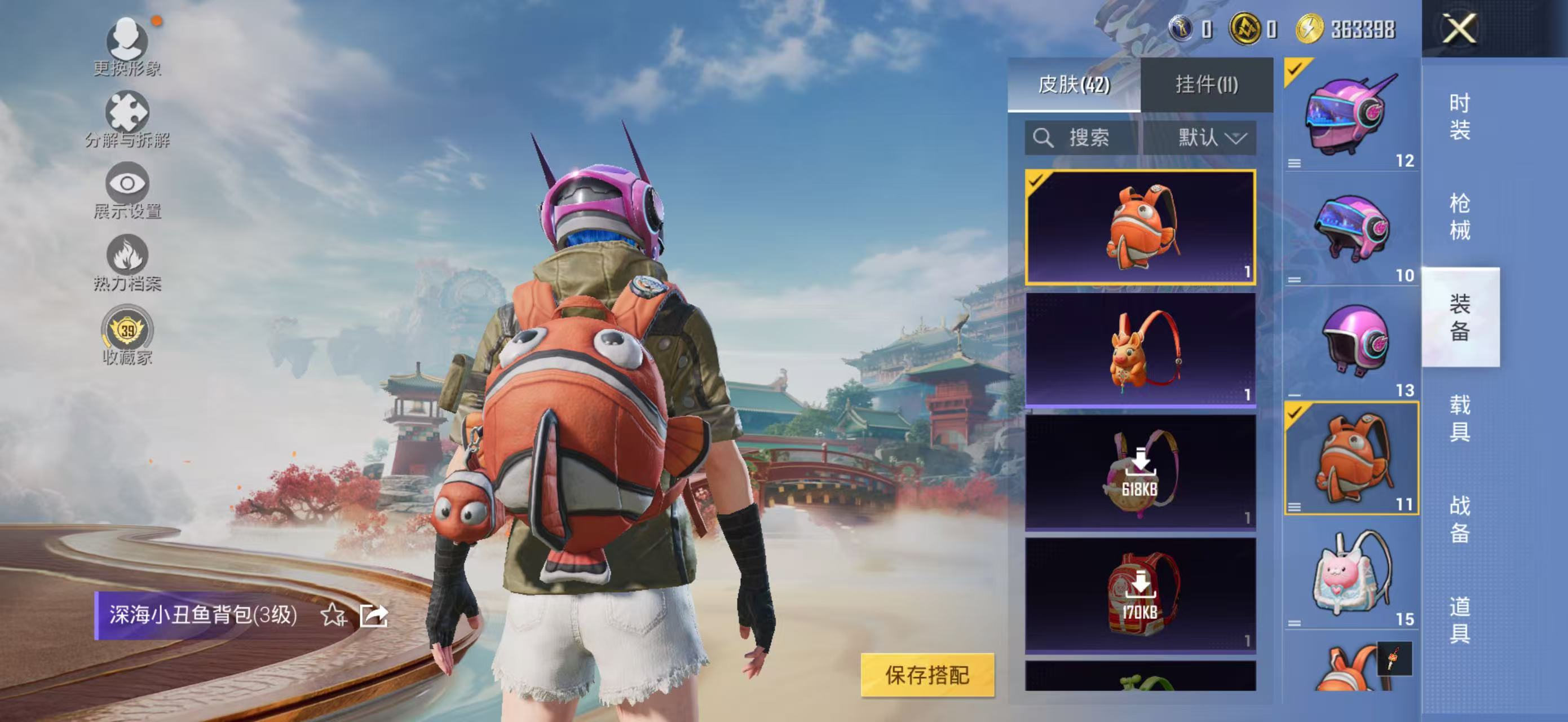Select the pink horned helmet slot
This screenshot has width=1568, height=722.
coord(1351,115)
